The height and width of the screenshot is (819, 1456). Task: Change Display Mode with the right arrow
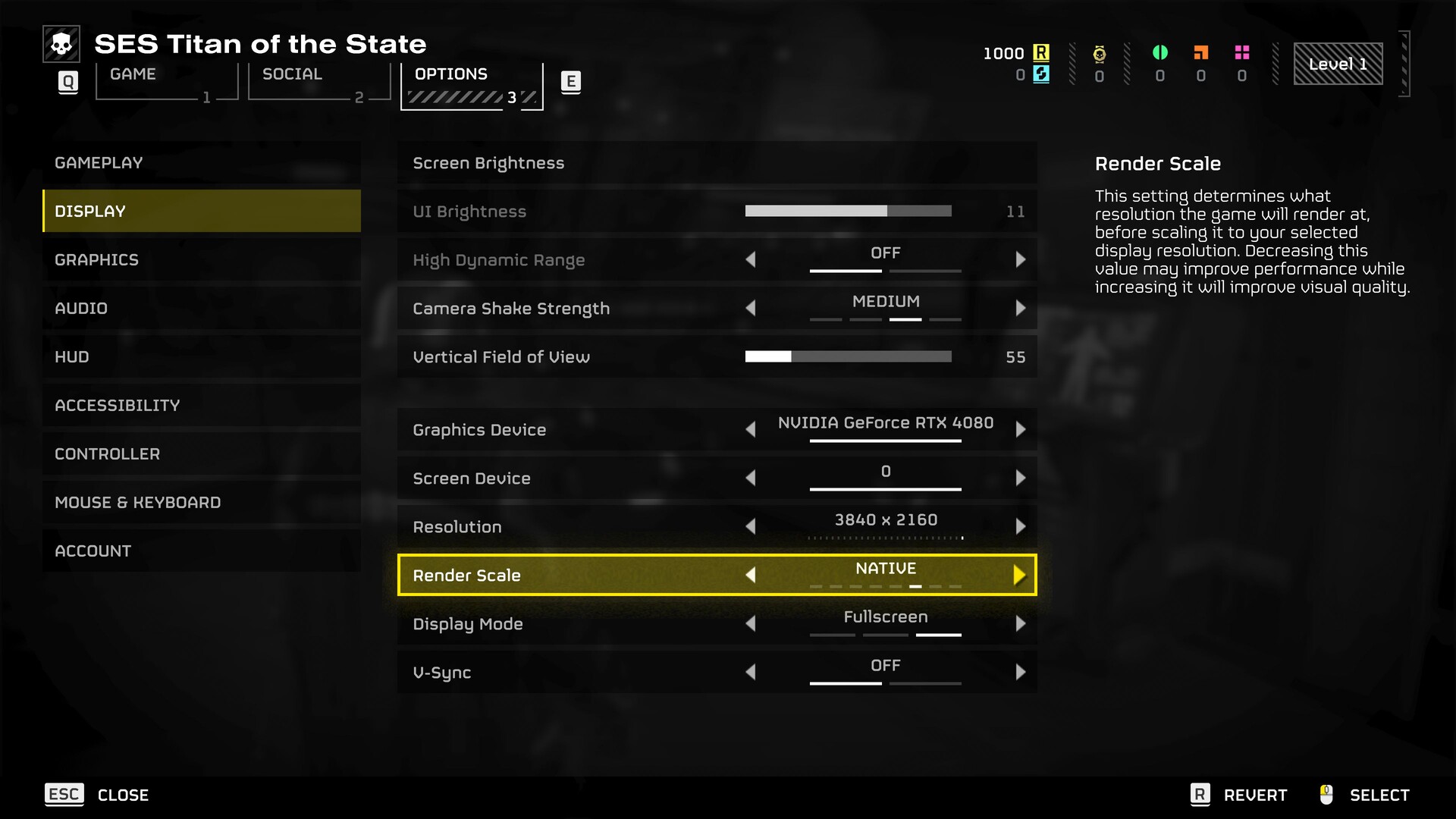point(1020,624)
